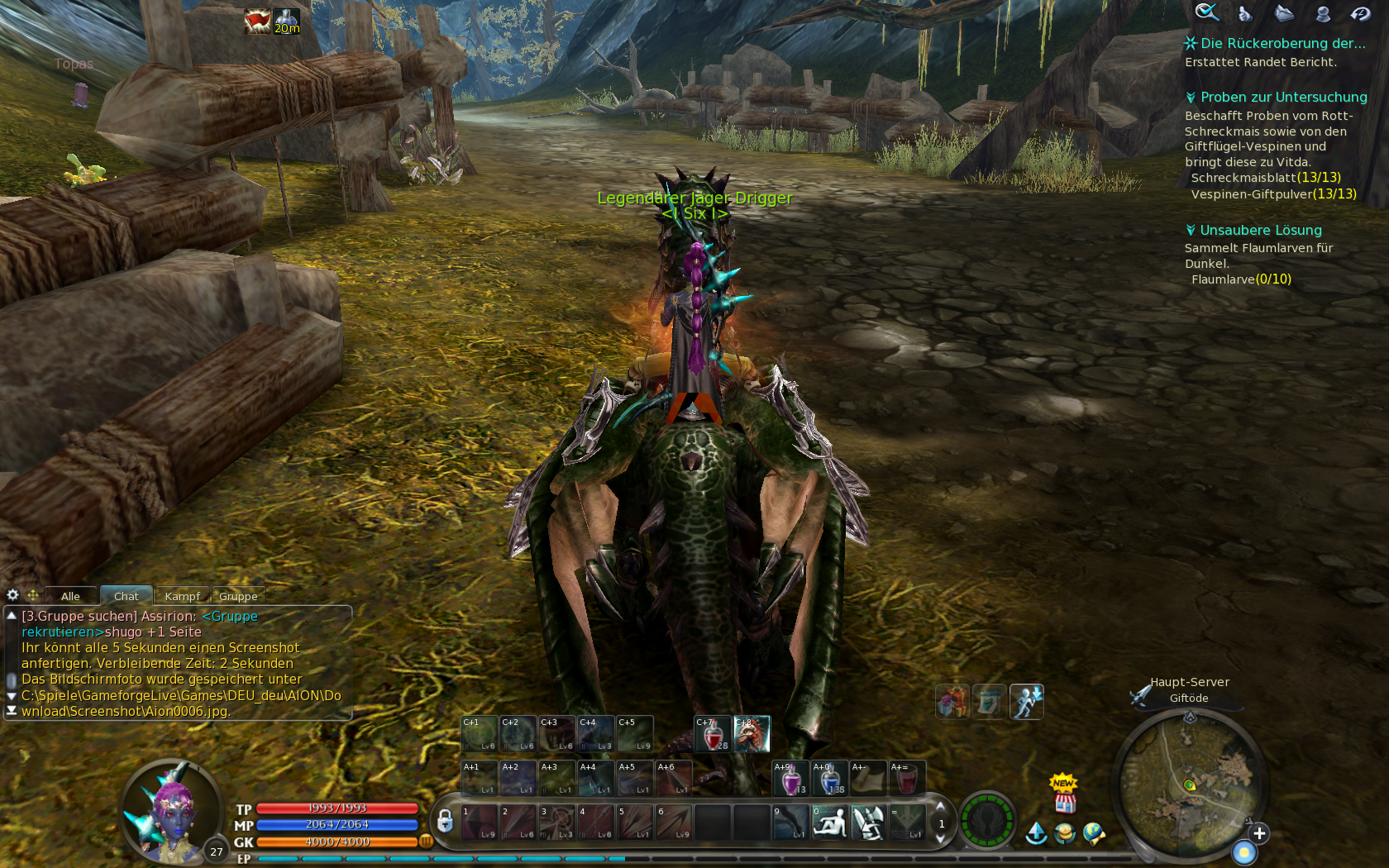1389x868 pixels.
Task: Select the Proben zur Untersuchung quest
Action: click(x=1283, y=98)
